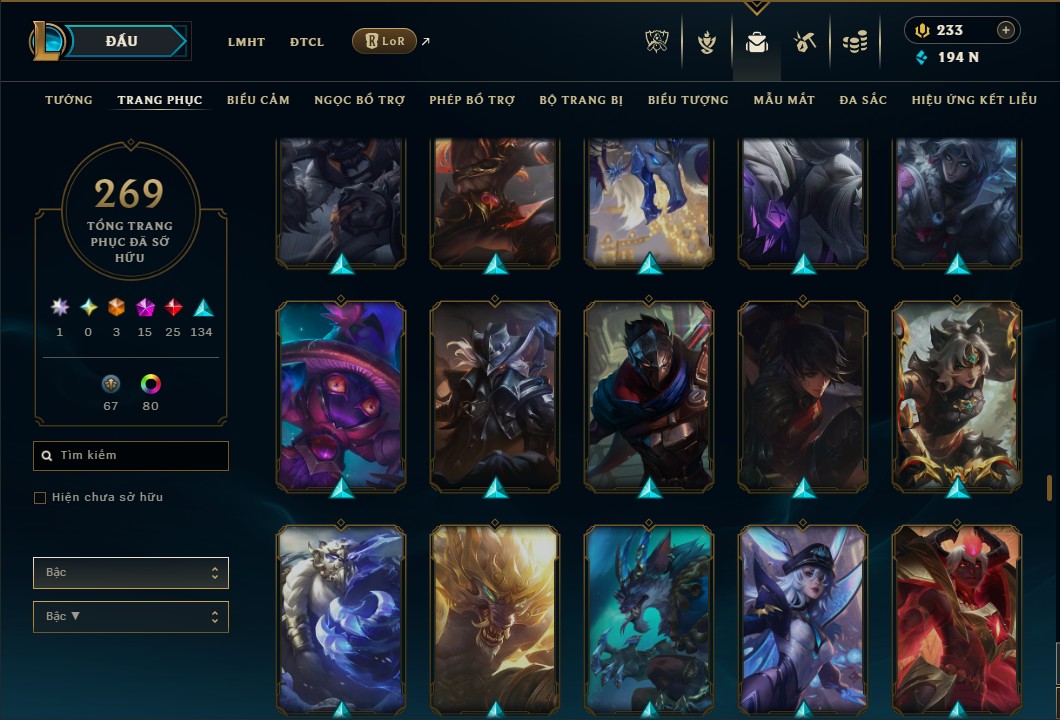This screenshot has width=1060, height=720.
Task: Select the purple hat Veigar skin card
Action: click(x=341, y=395)
